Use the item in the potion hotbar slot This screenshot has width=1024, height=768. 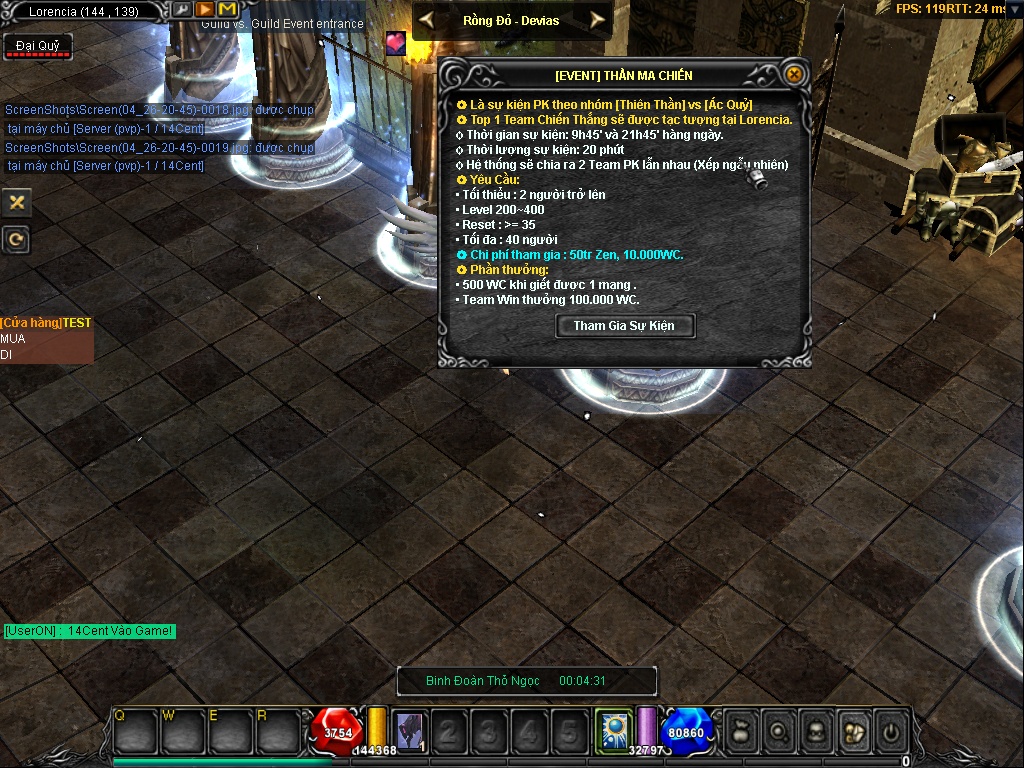(409, 732)
